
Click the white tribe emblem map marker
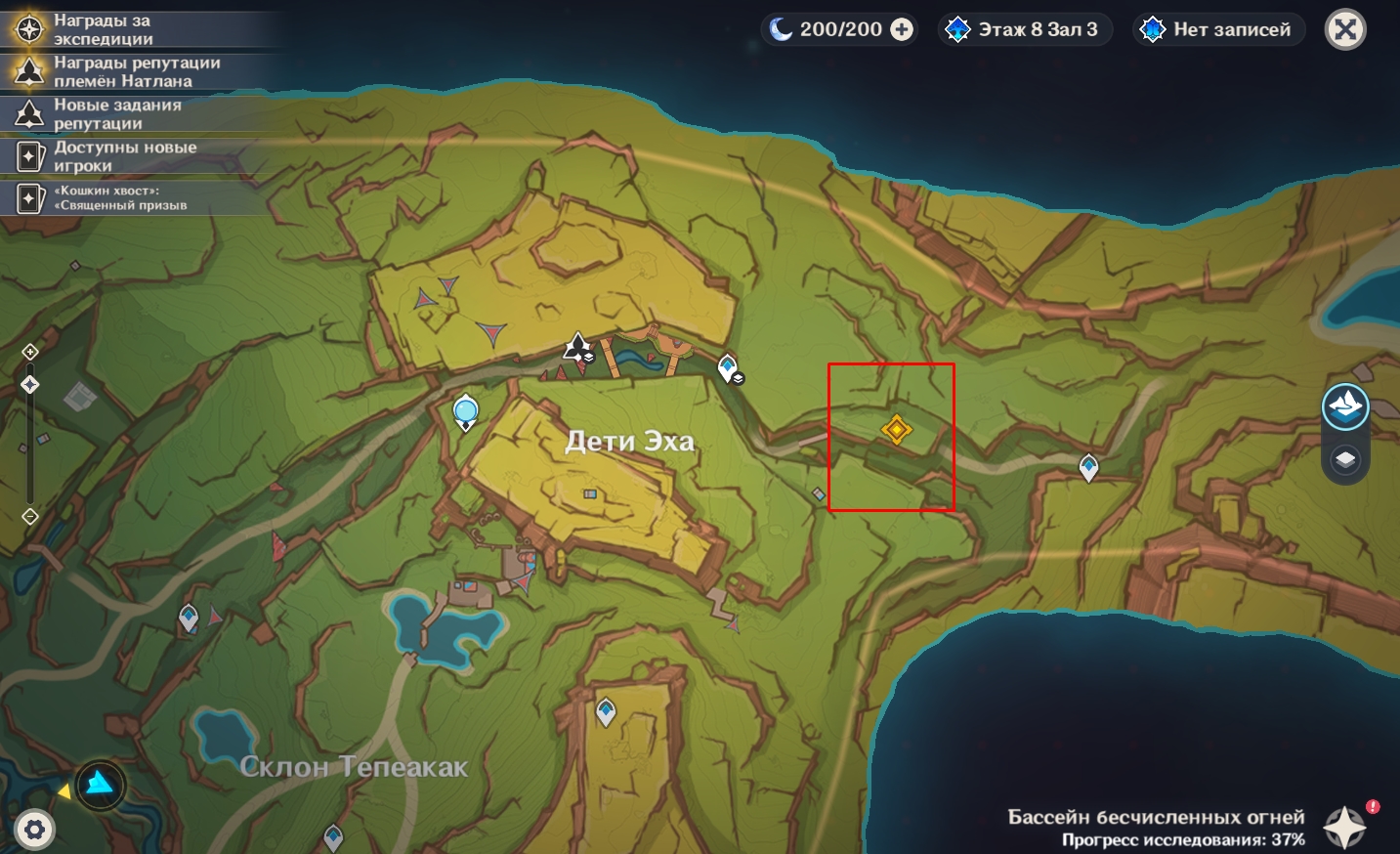(577, 347)
